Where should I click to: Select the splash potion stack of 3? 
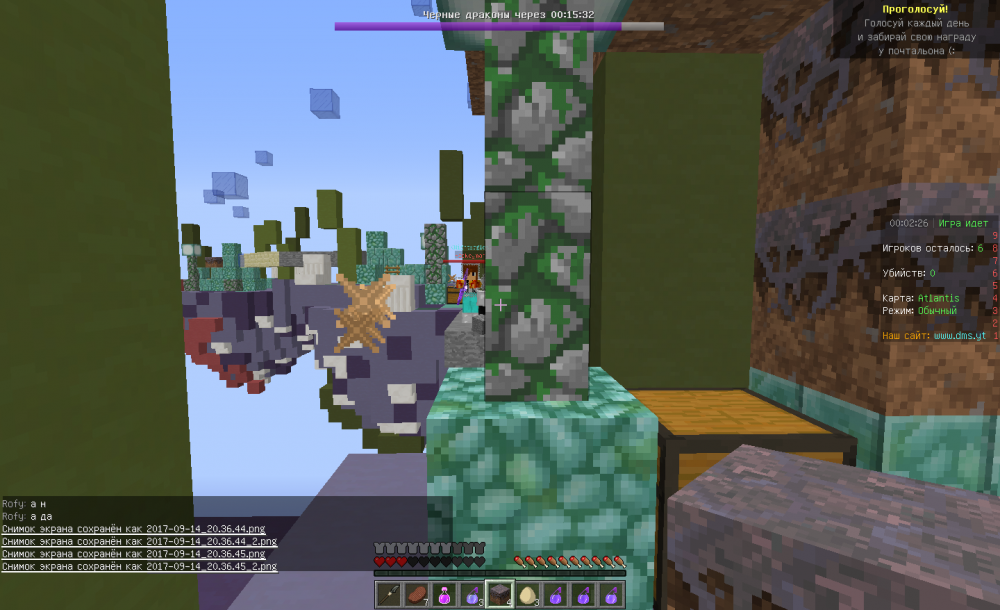pos(472,594)
